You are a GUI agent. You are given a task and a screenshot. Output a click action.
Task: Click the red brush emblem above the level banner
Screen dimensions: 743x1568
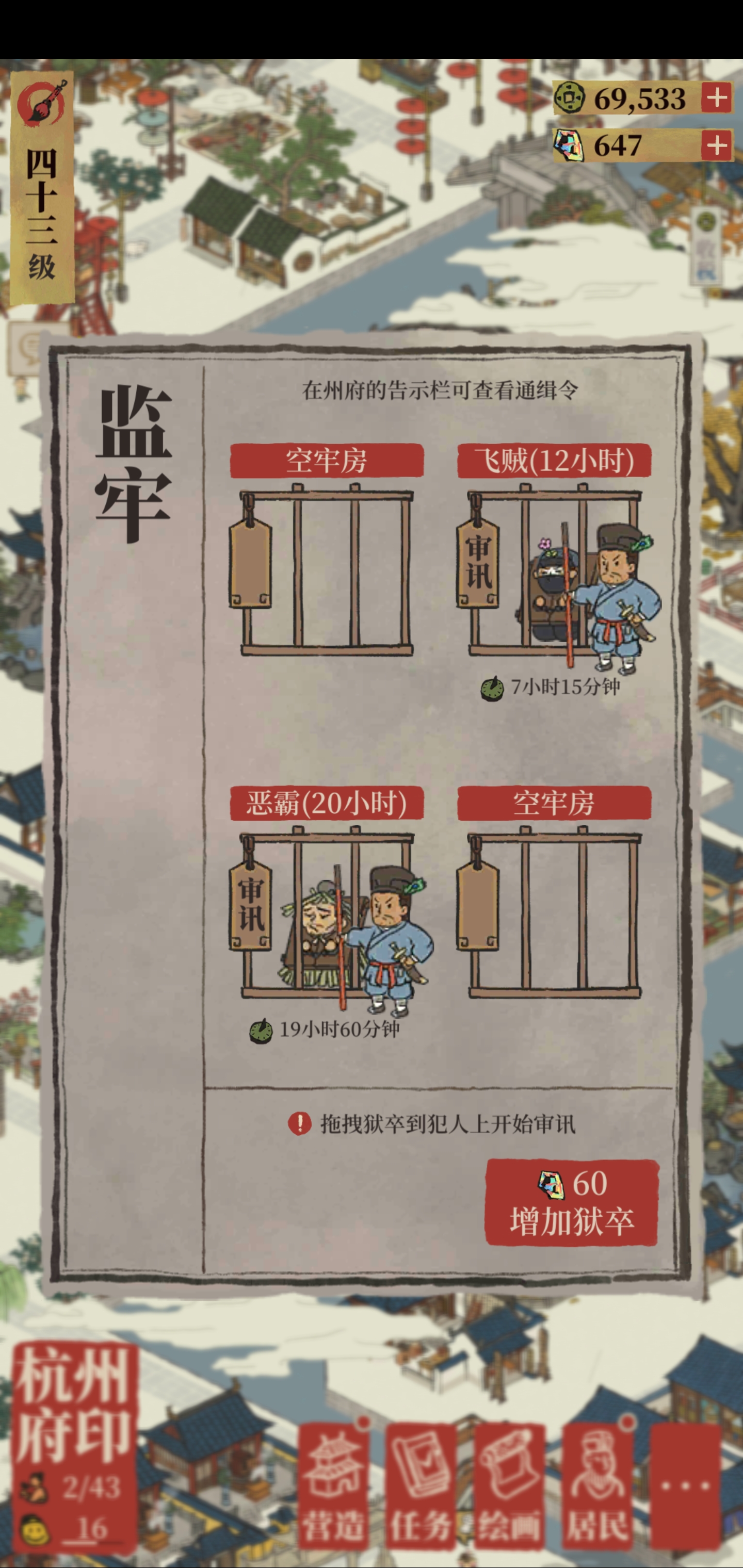pos(43,105)
